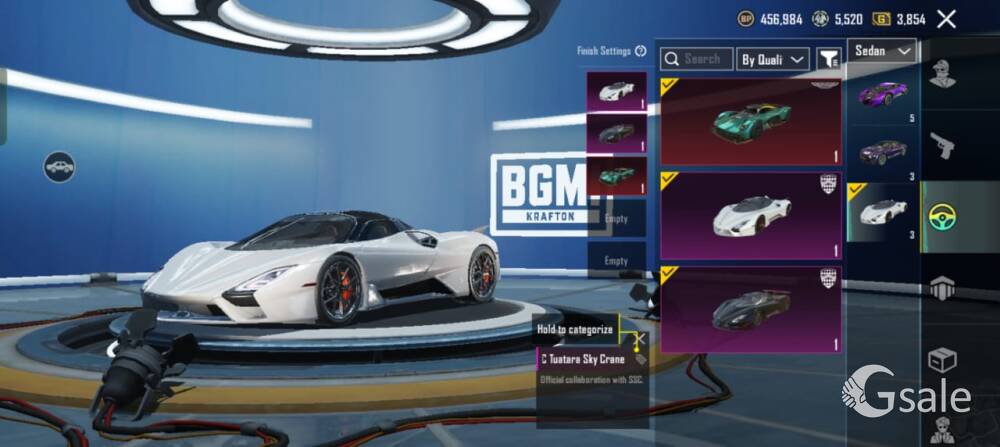Image resolution: width=1000 pixels, height=447 pixels.
Task: Select the green supercar finish card
Action: point(751,122)
